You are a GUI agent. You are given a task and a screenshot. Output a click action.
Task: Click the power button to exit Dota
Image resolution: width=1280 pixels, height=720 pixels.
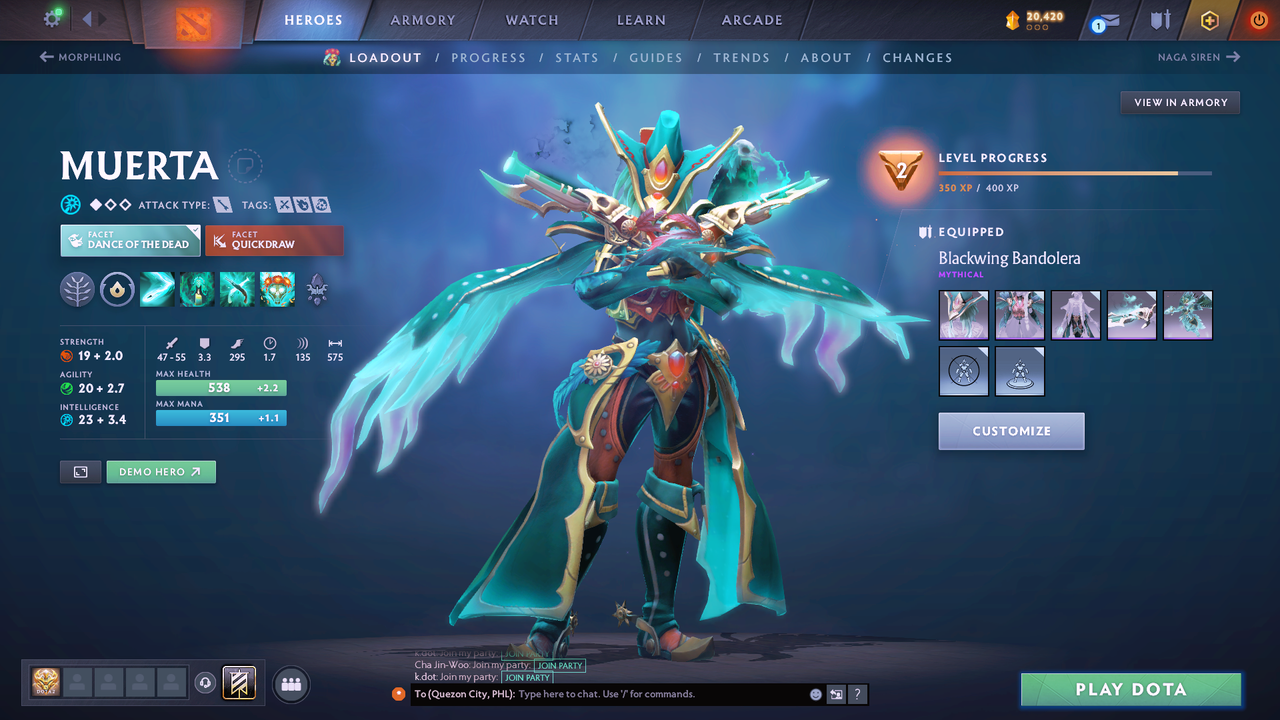(1258, 18)
